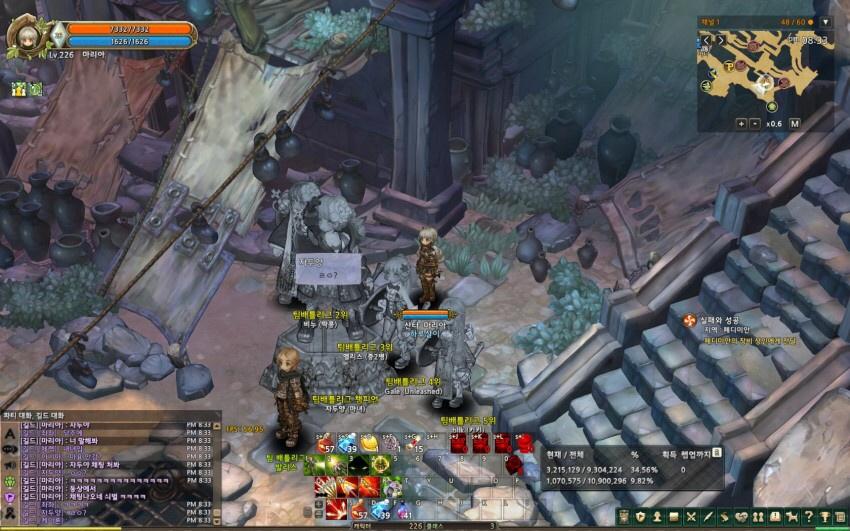Open the full map with M button

(x=794, y=123)
